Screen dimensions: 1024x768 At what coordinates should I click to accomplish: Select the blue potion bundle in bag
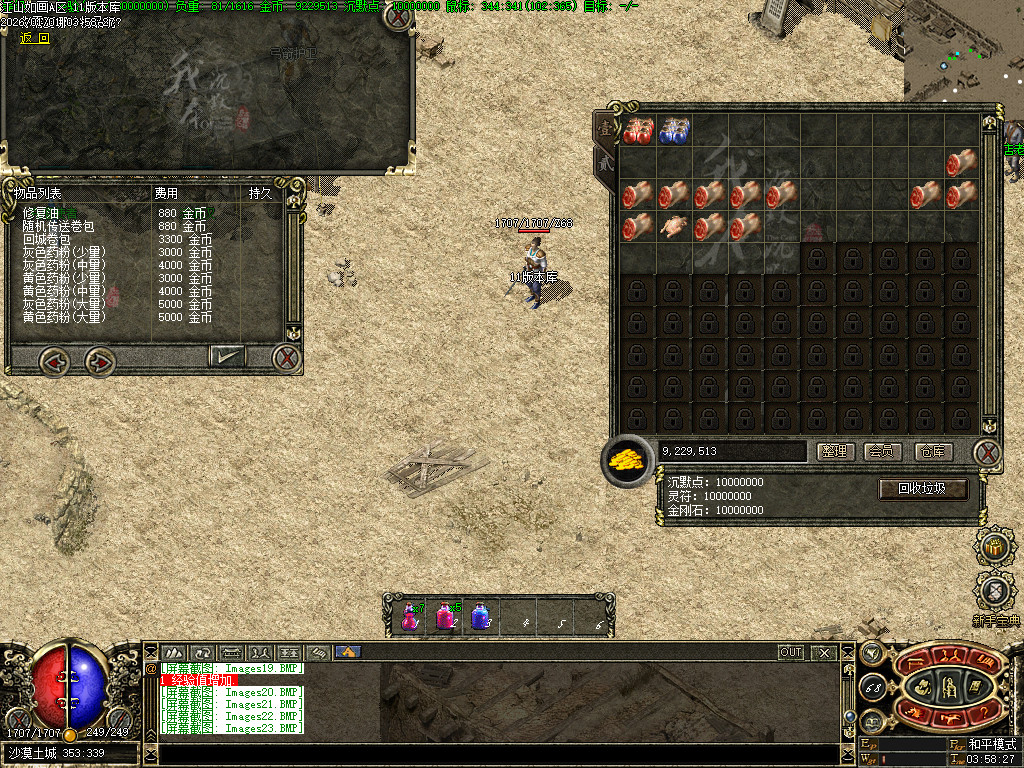[x=673, y=130]
